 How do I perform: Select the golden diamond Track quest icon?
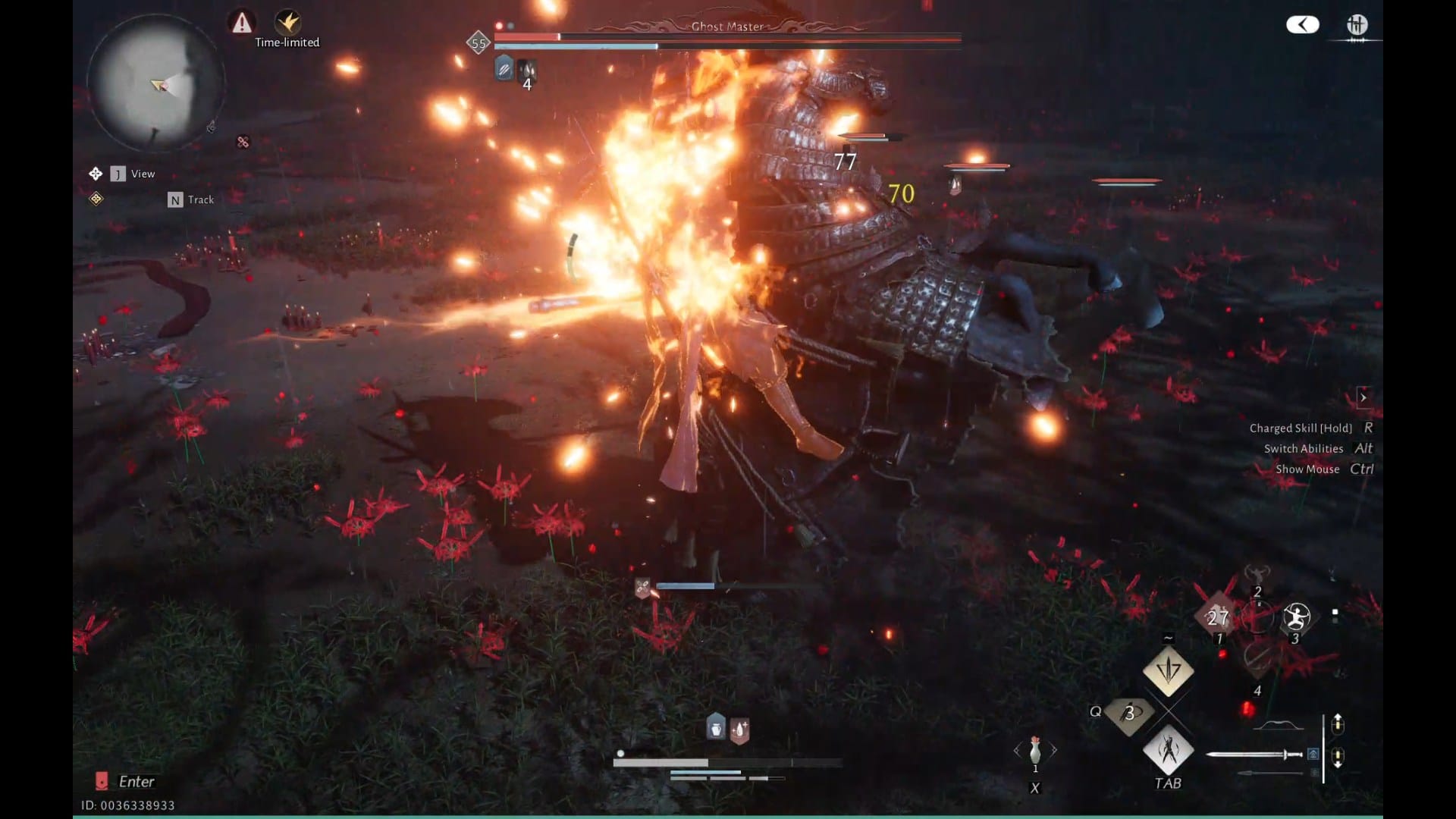coord(96,199)
